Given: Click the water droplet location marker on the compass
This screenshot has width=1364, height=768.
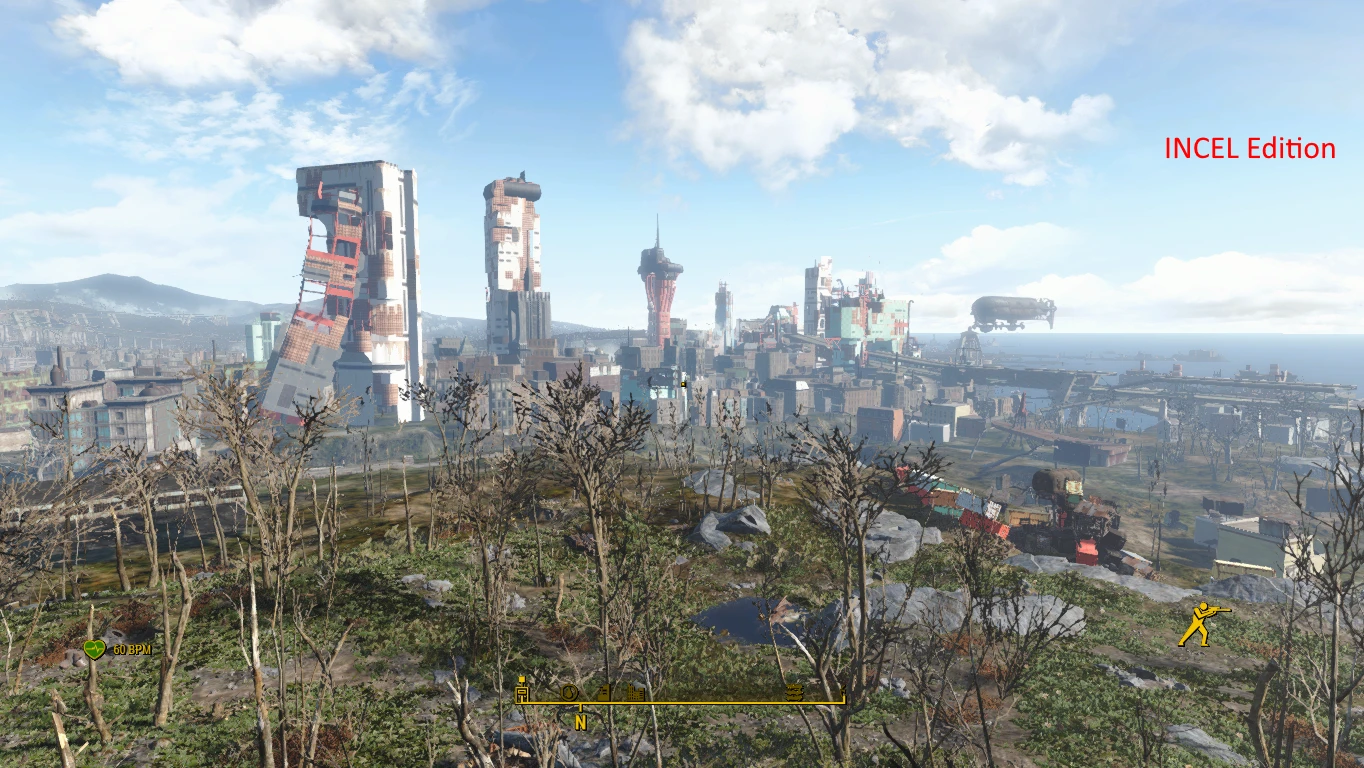Looking at the screenshot, I should pyautogui.click(x=568, y=692).
